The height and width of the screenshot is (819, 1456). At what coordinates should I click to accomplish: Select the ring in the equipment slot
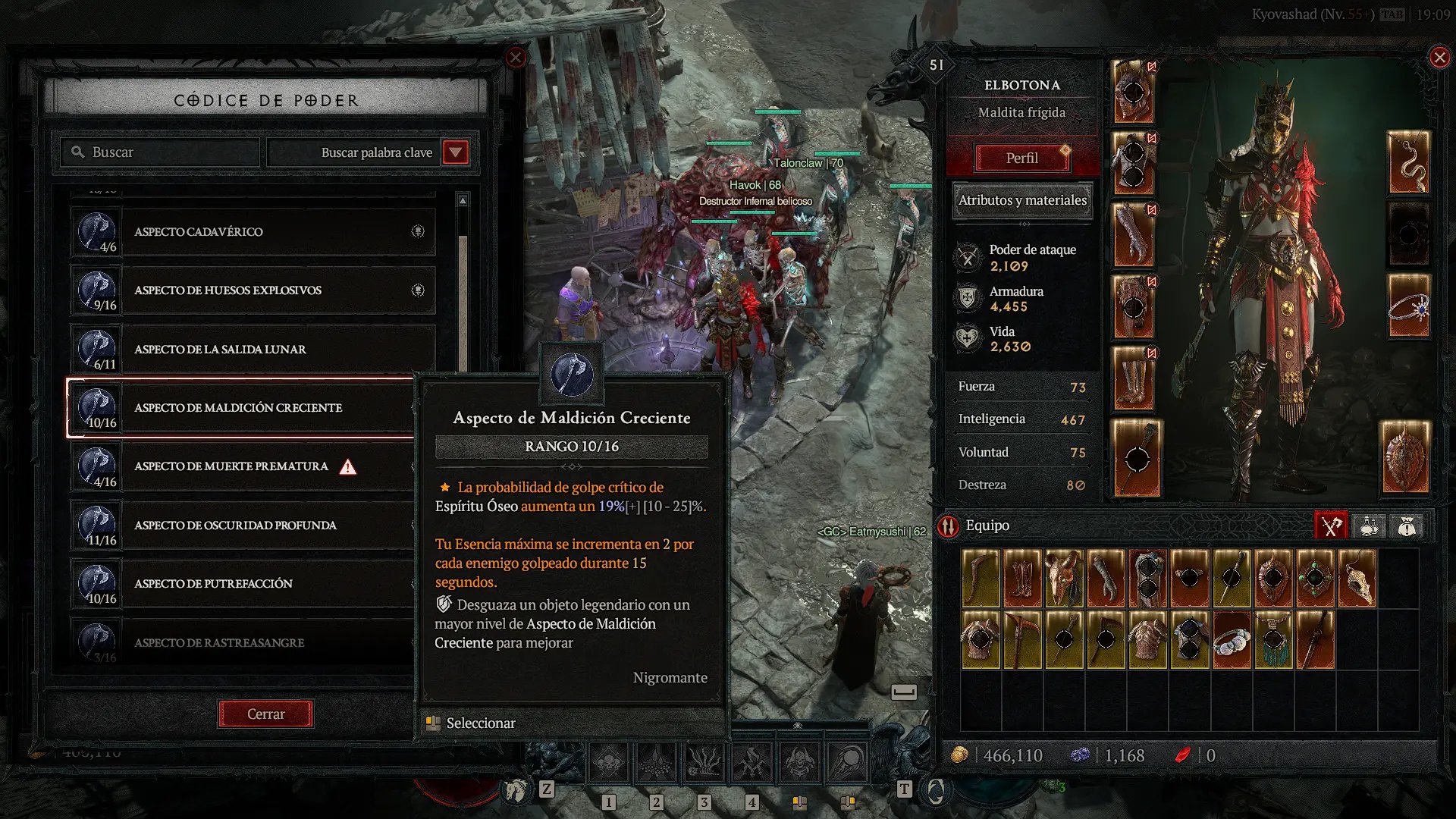tap(1408, 307)
